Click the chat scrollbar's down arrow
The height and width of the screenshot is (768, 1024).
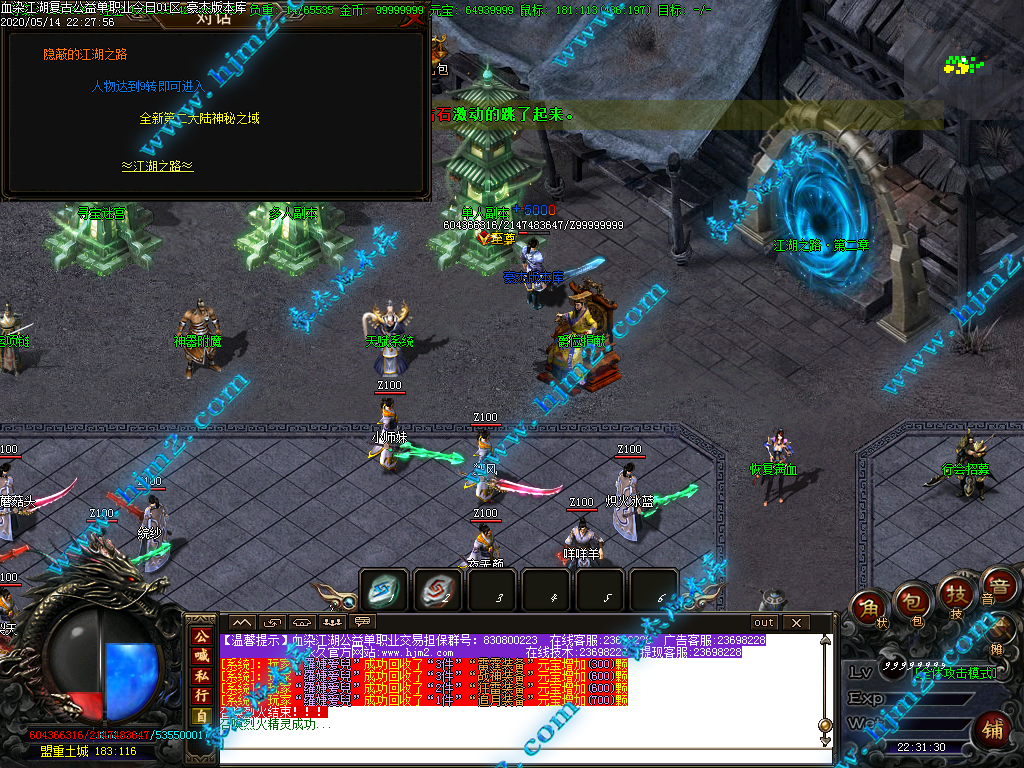click(x=825, y=741)
